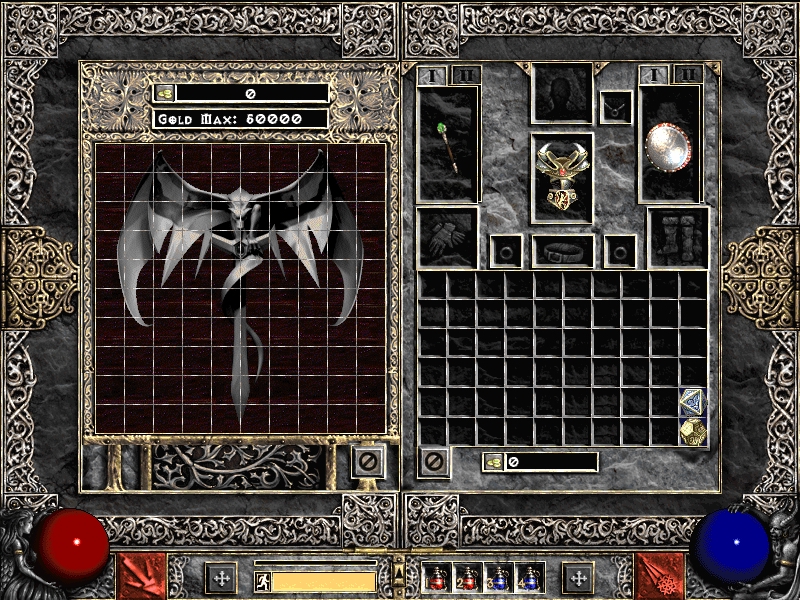
Task: Select the equipped round silver shield
Action: (669, 144)
